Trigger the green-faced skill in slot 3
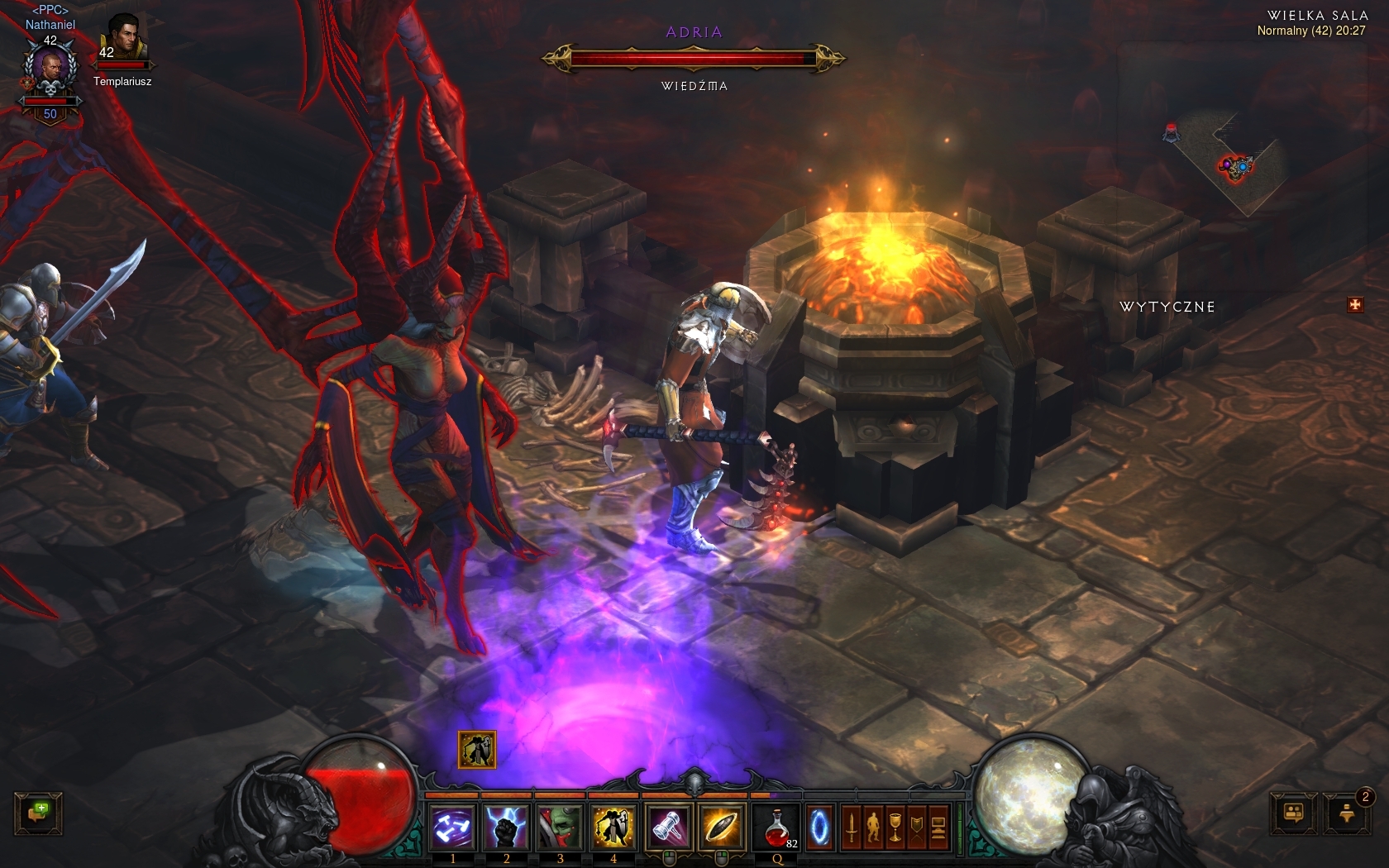1389x868 pixels. click(560, 827)
